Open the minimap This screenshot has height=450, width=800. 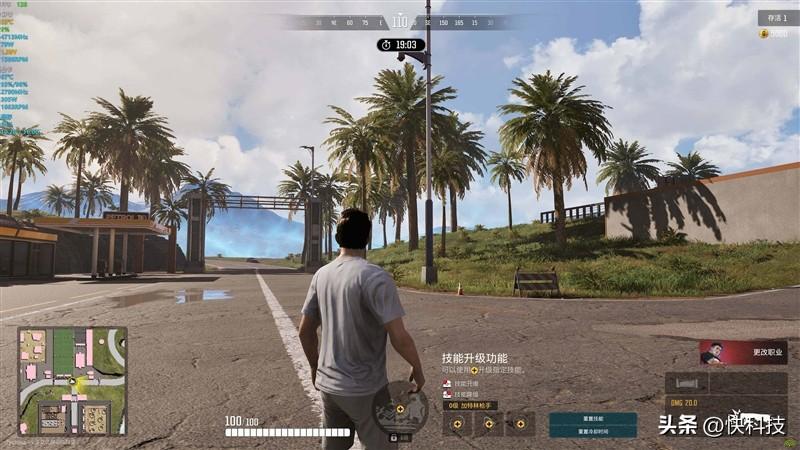click(72, 381)
